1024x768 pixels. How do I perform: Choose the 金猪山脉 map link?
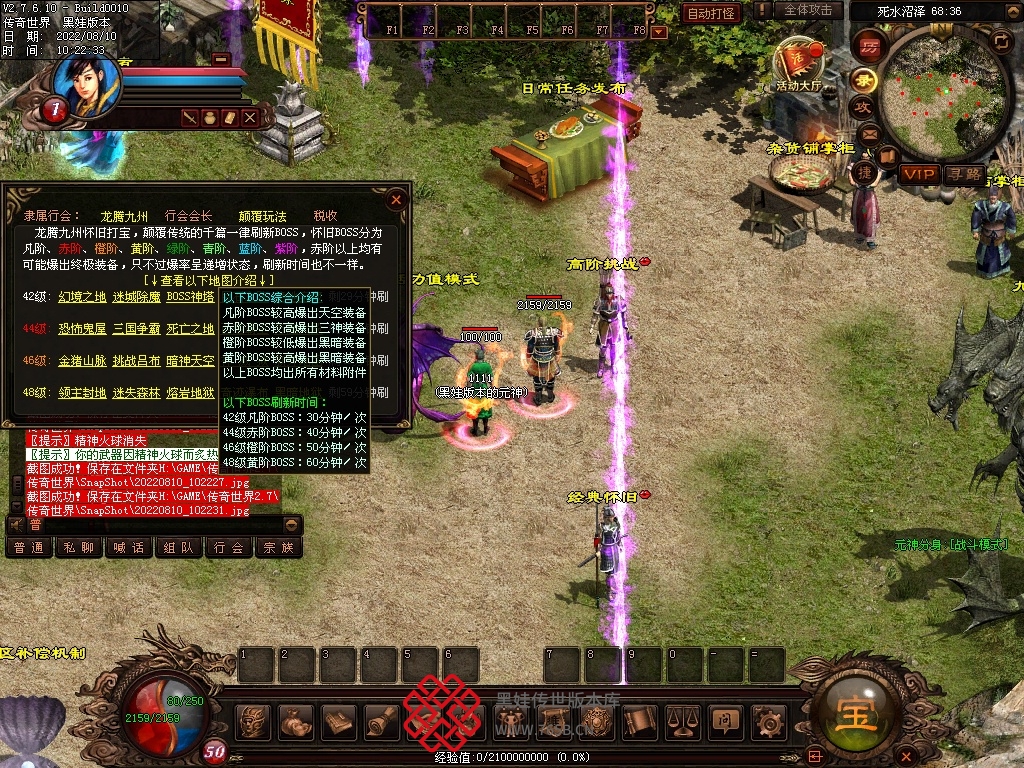[82, 361]
